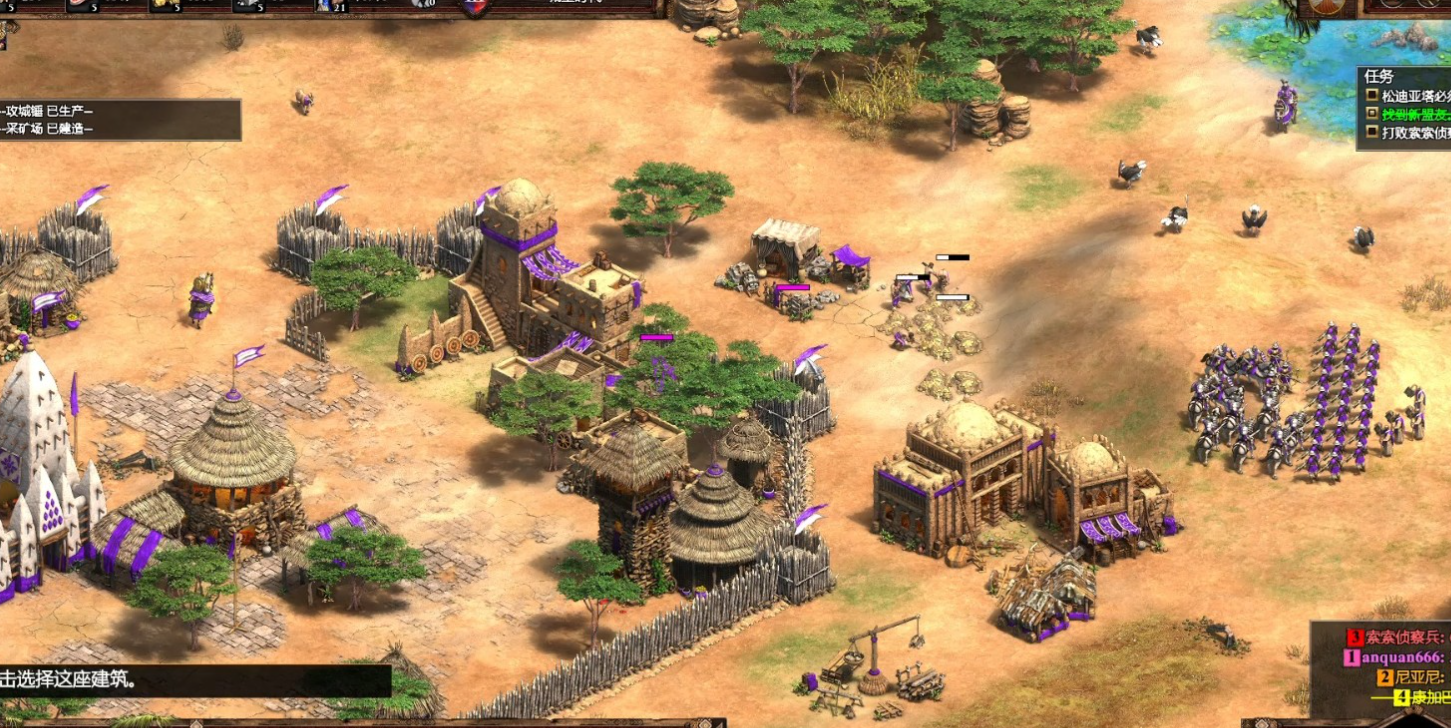Toggle the checkbox beside 找到新盟友
The image size is (1451, 728).
tap(1372, 114)
